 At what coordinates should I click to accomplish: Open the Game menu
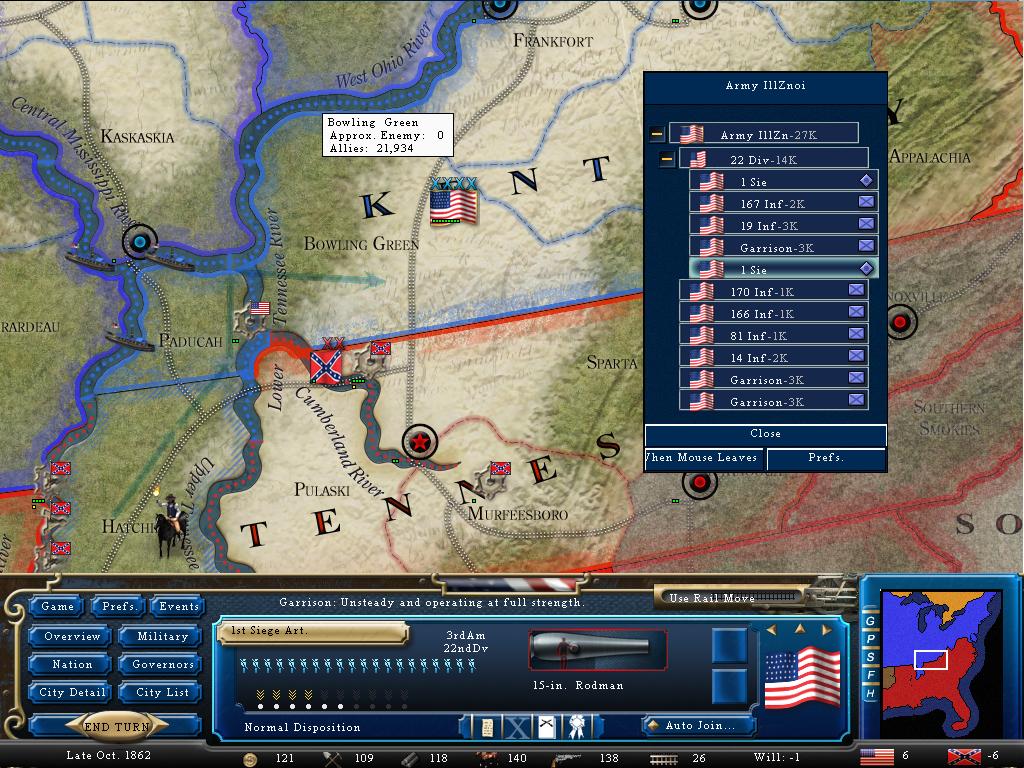[57, 606]
